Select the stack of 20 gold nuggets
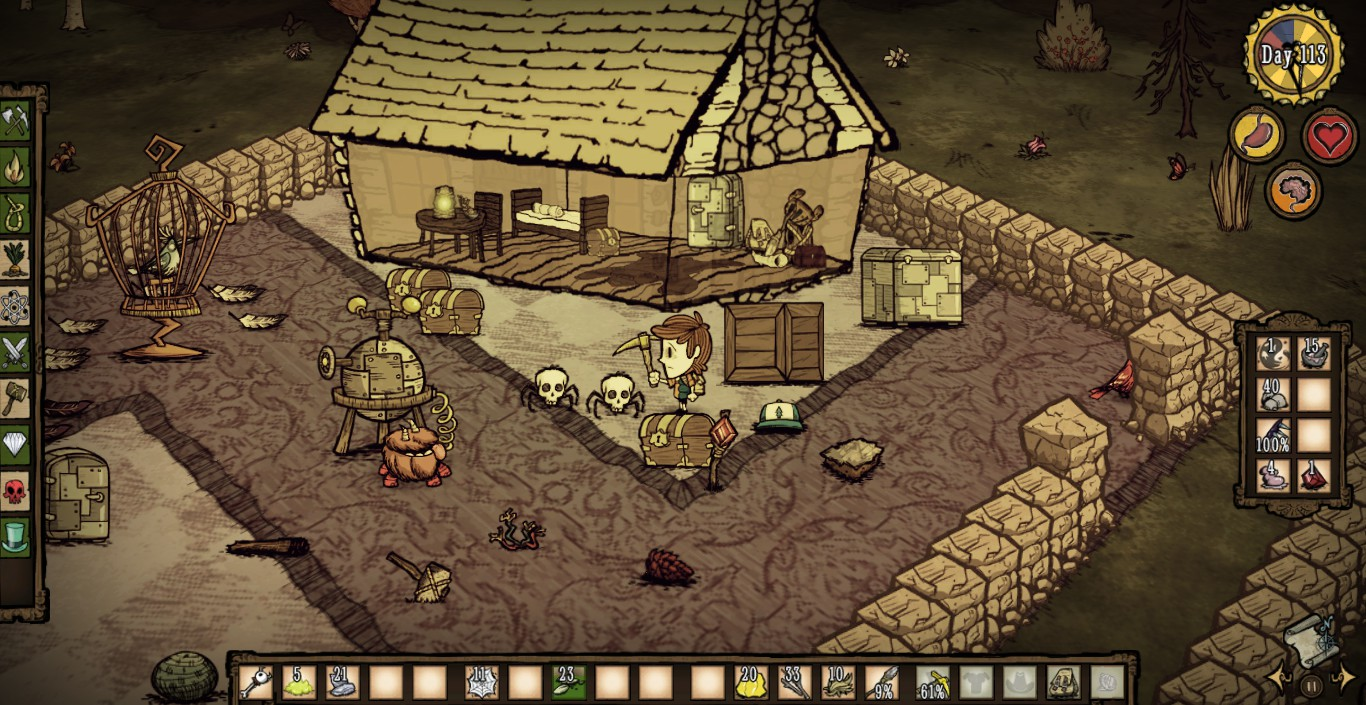The image size is (1366, 705). (751, 683)
